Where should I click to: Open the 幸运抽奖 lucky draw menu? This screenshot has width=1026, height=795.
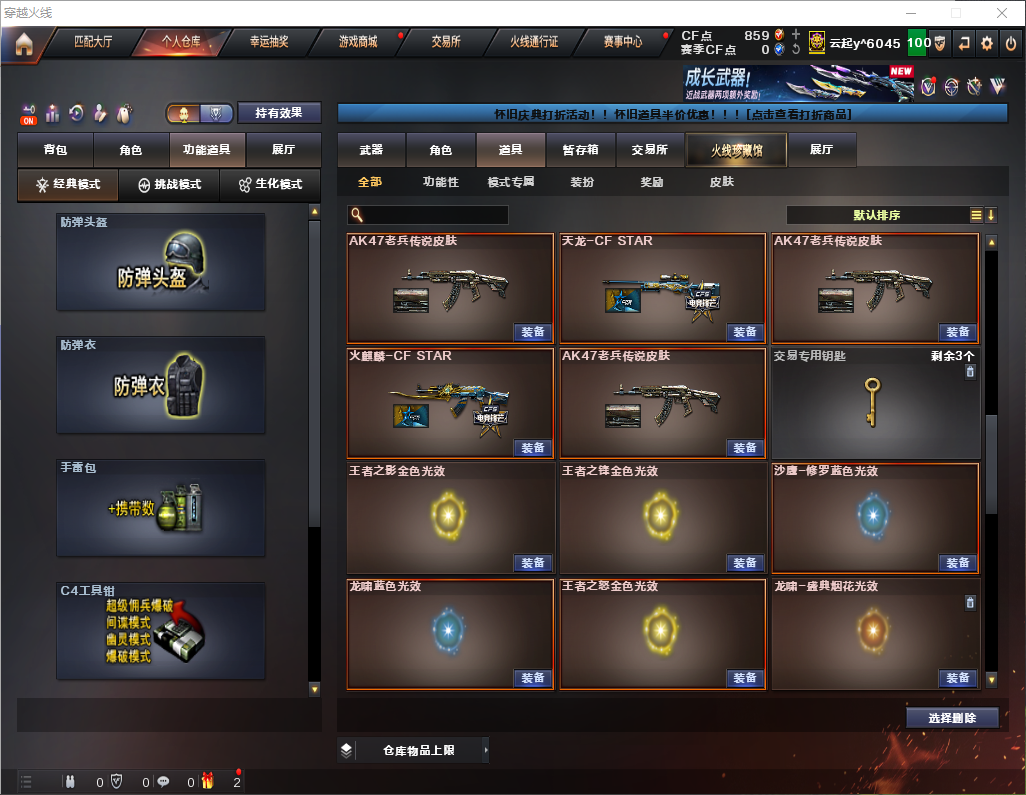click(x=268, y=43)
